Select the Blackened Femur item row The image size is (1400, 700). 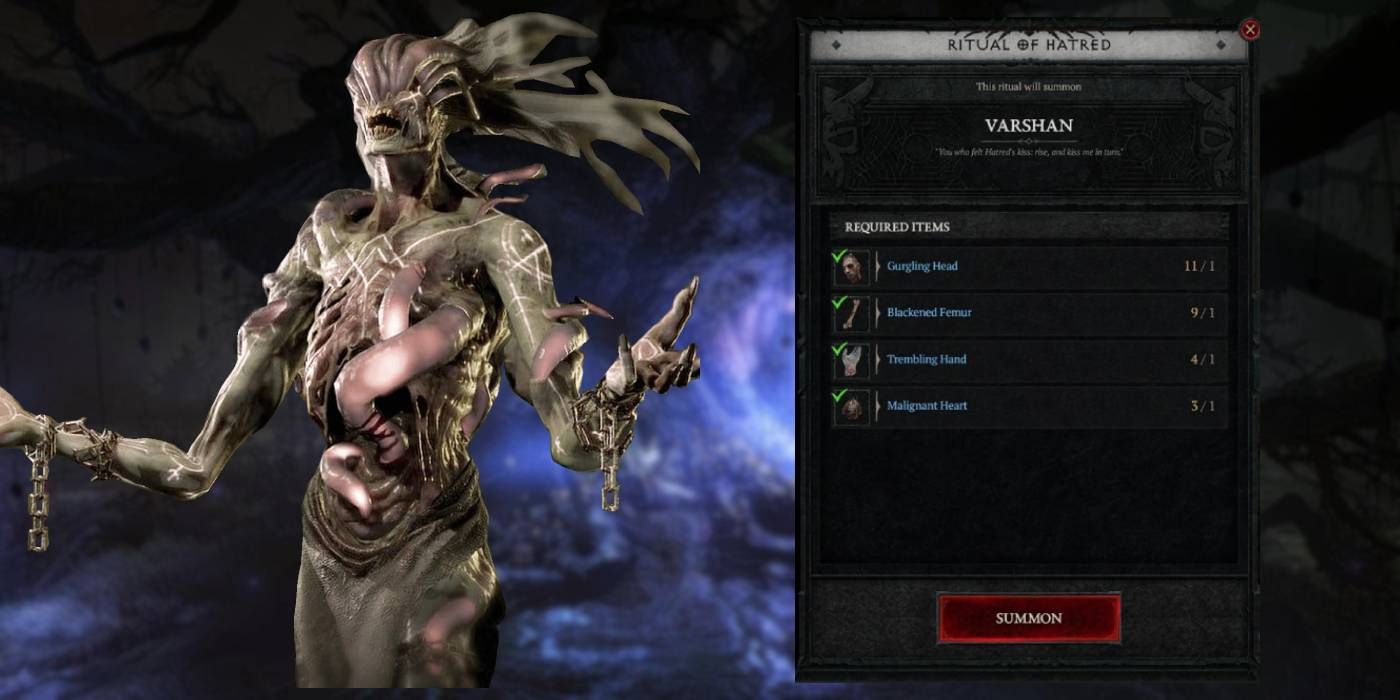(x=1028, y=313)
